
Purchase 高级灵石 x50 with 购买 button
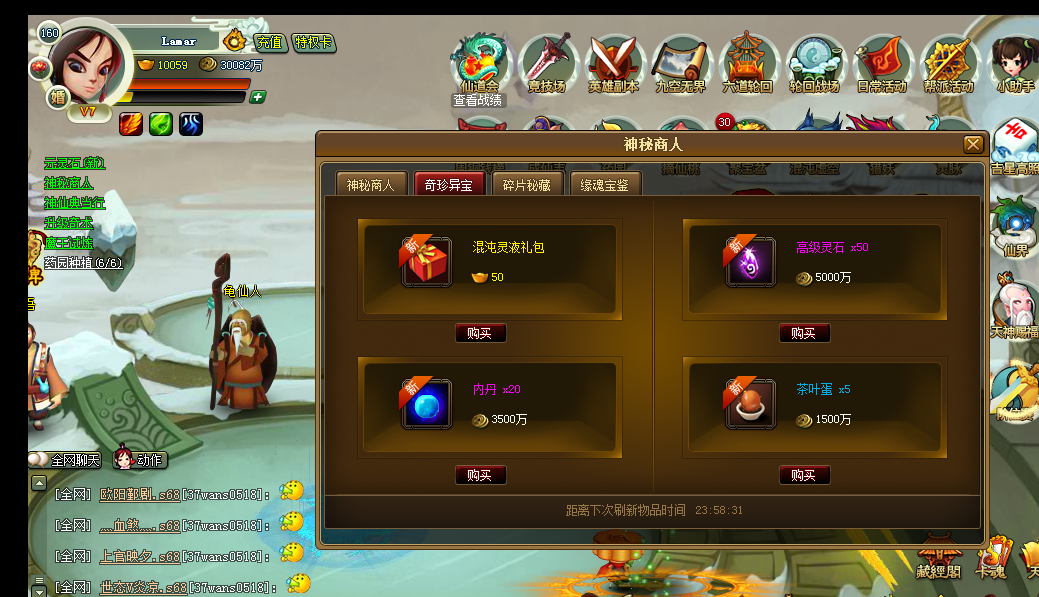(804, 333)
